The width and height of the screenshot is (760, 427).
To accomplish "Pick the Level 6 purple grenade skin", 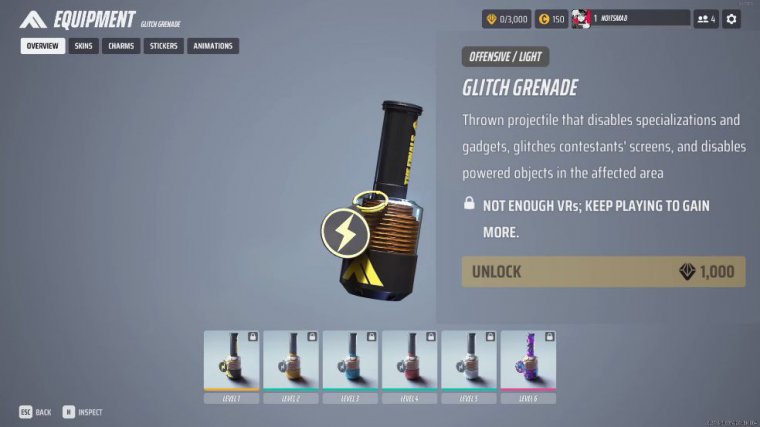I will pyautogui.click(x=527, y=361).
